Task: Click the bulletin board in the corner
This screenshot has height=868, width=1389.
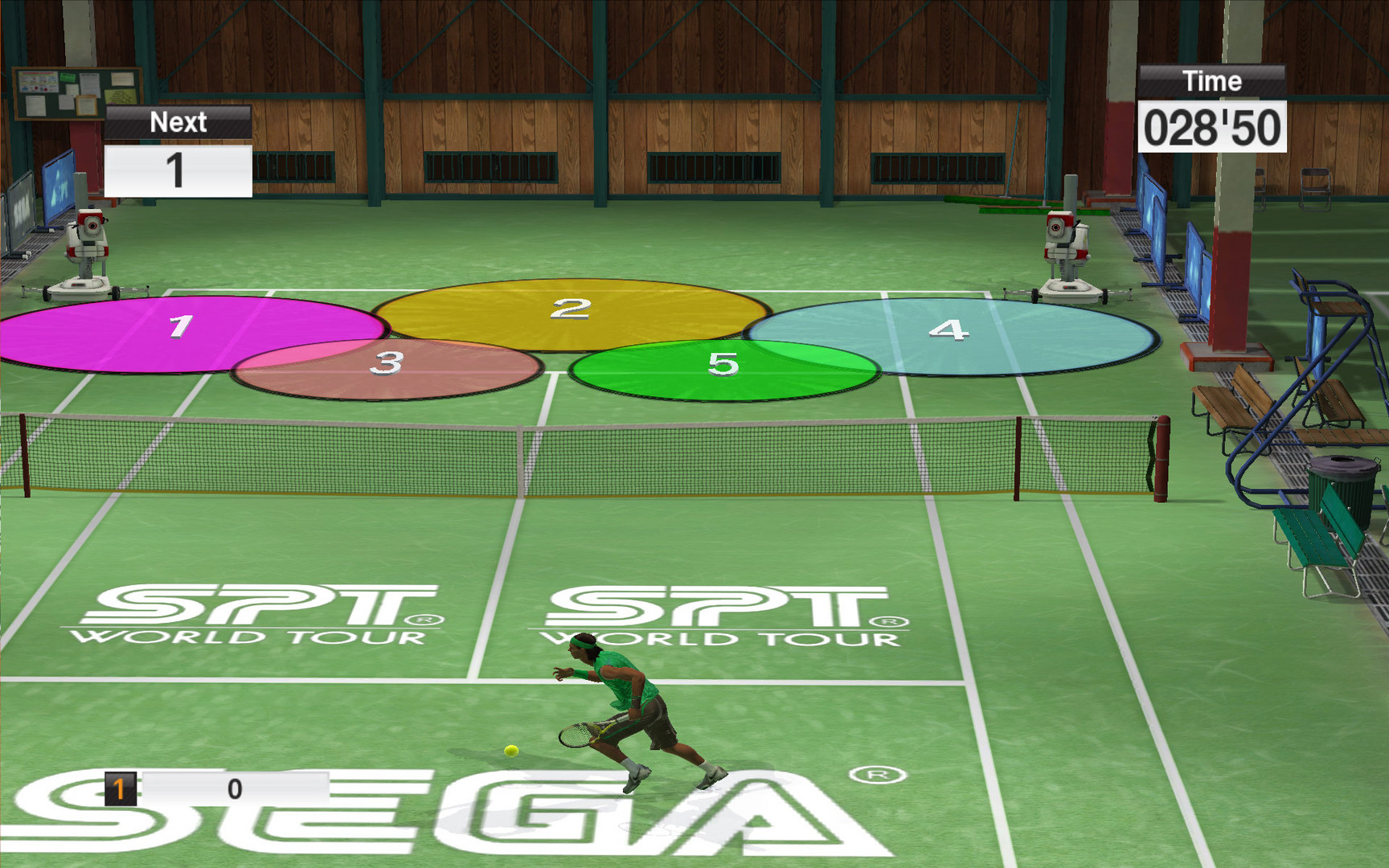Action: click(76, 92)
